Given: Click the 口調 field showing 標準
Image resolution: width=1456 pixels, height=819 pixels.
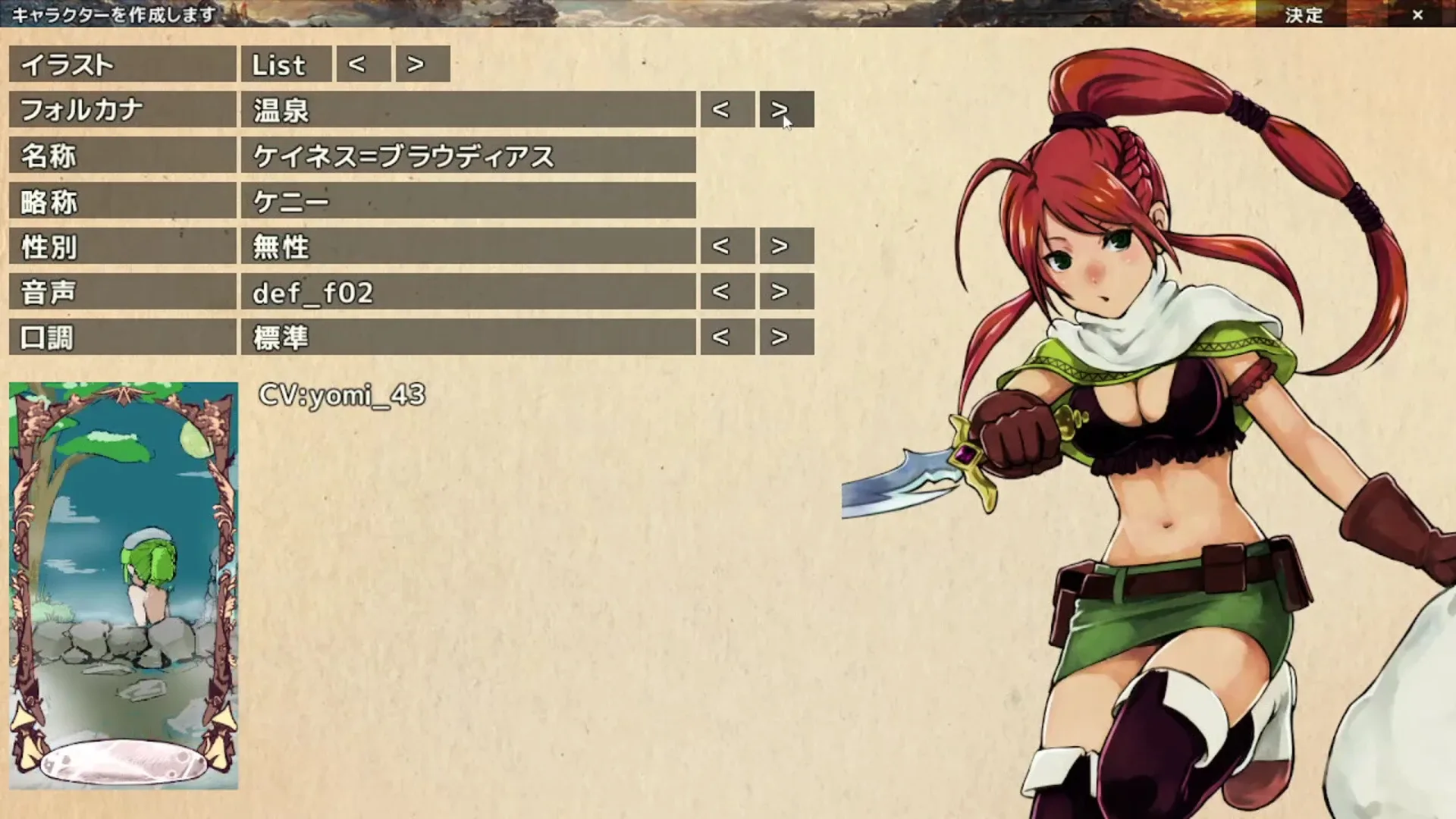Looking at the screenshot, I should (470, 337).
